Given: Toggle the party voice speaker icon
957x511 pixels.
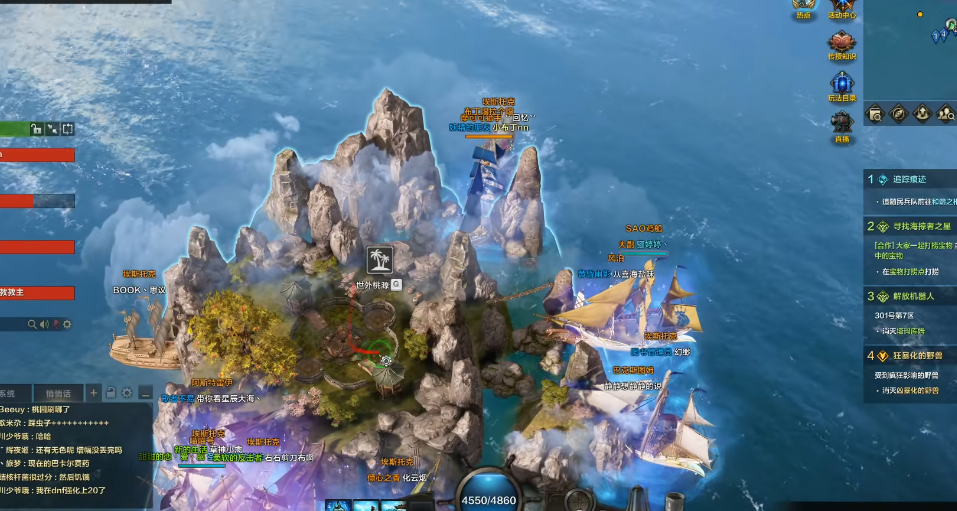Looking at the screenshot, I should (45, 324).
